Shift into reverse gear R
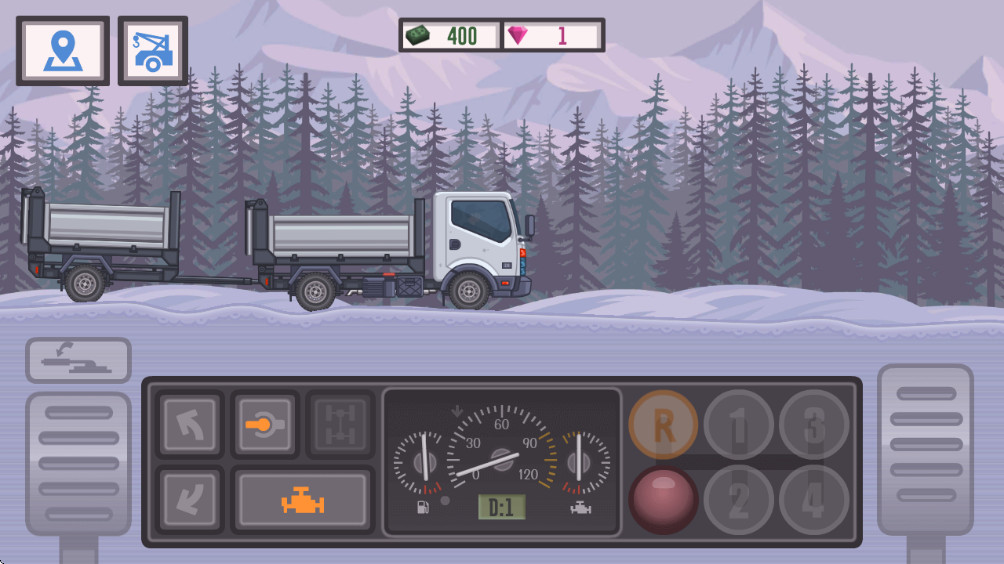 (663, 425)
